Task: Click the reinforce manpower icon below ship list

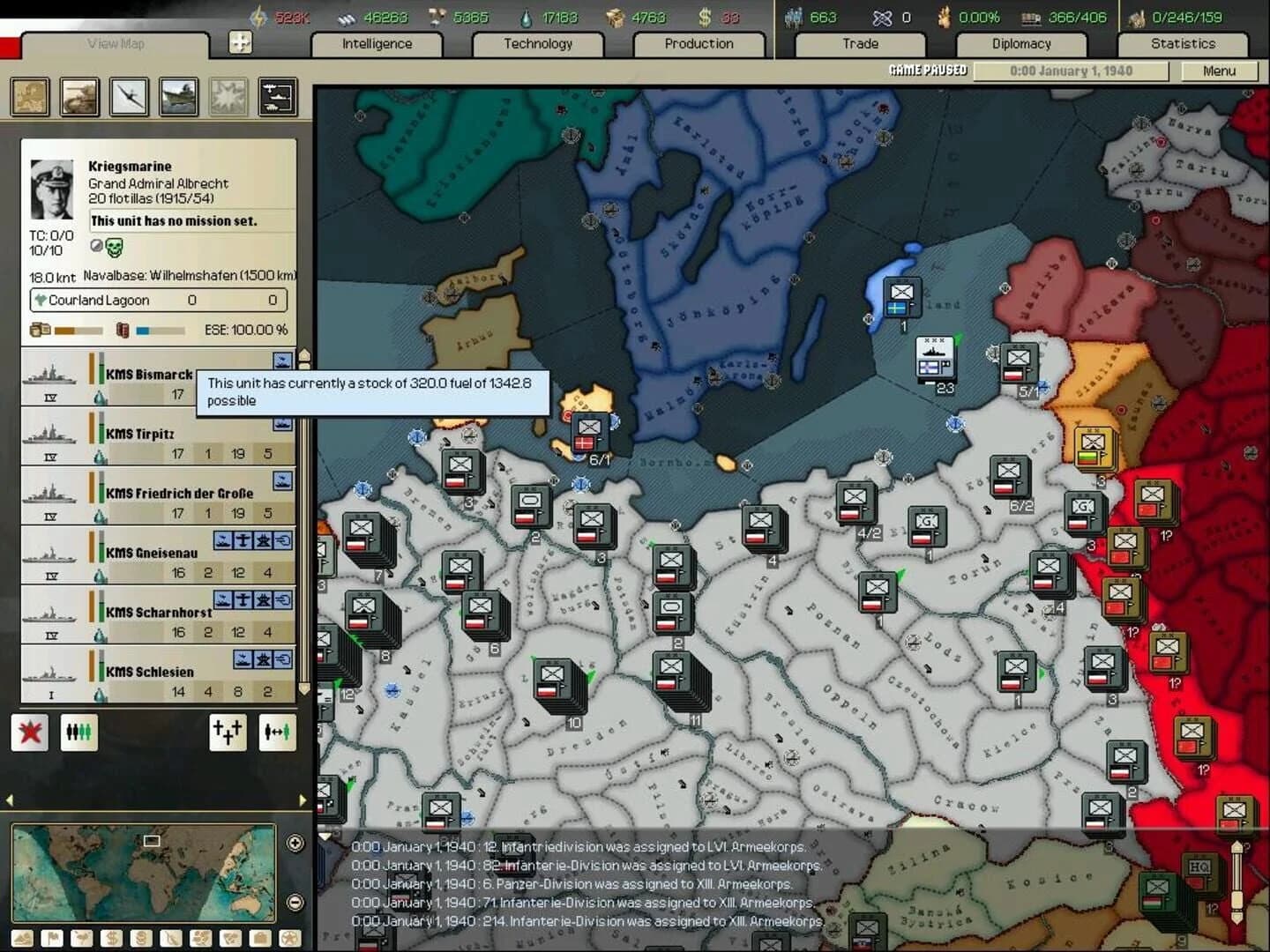Action: point(79,732)
